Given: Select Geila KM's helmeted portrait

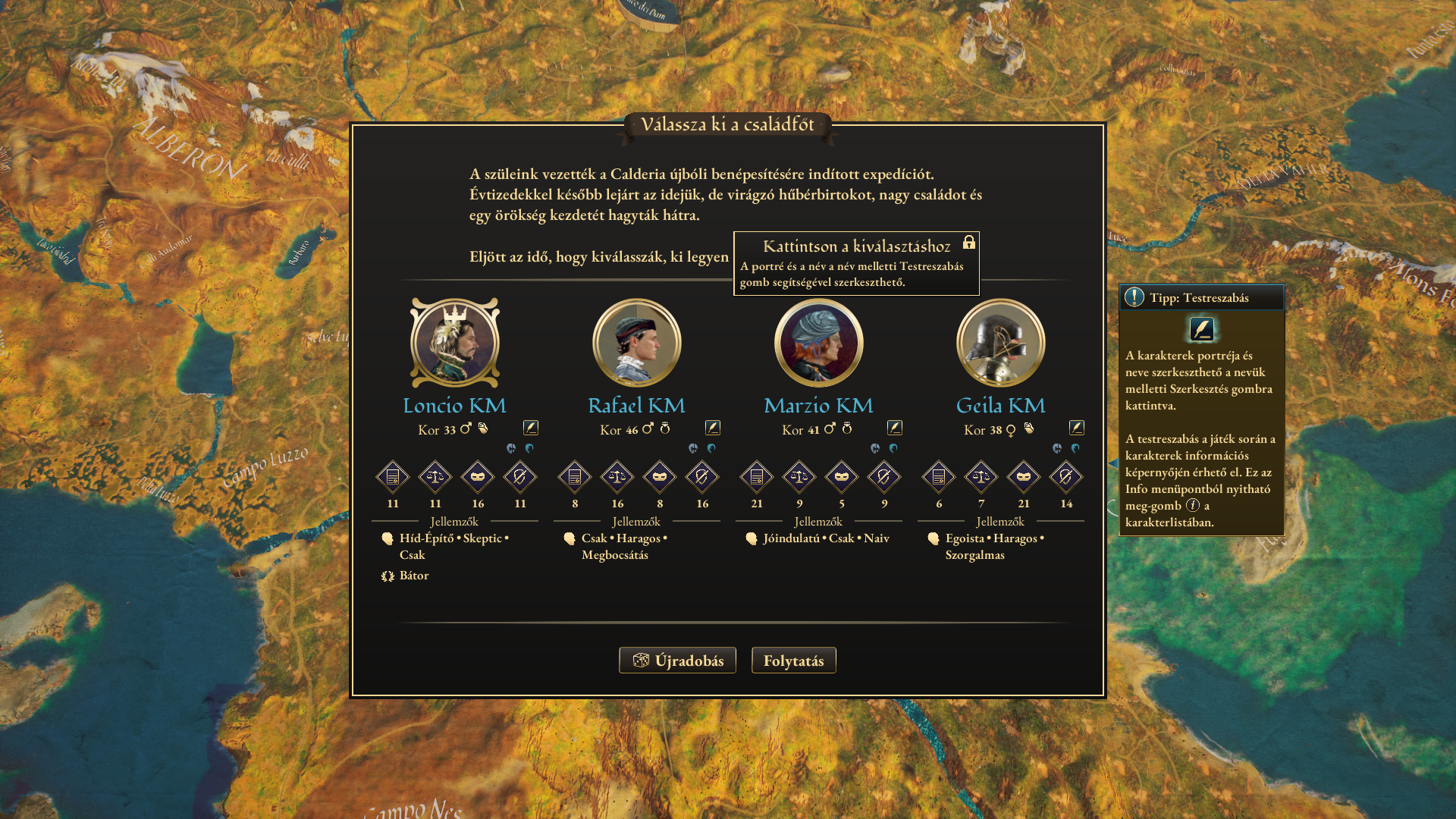Looking at the screenshot, I should tap(1001, 343).
